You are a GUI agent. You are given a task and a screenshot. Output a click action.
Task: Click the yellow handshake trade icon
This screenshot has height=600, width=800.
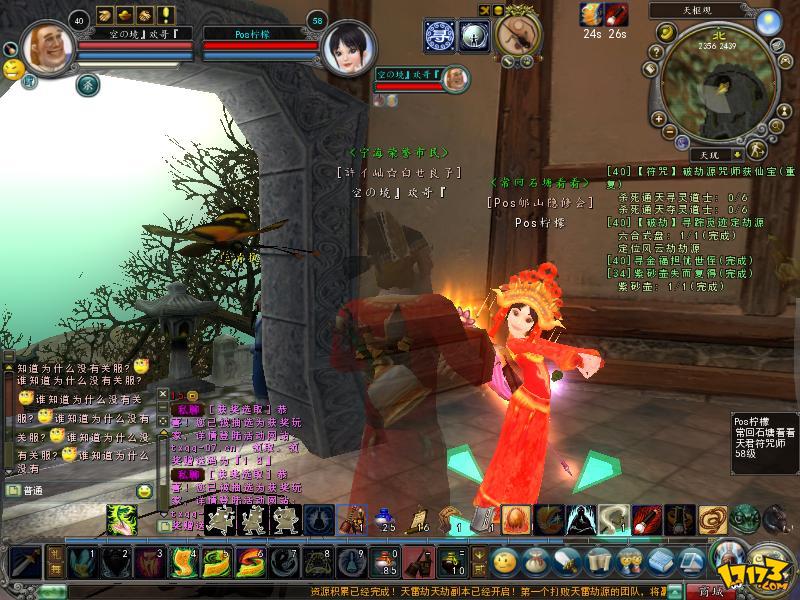point(145,16)
